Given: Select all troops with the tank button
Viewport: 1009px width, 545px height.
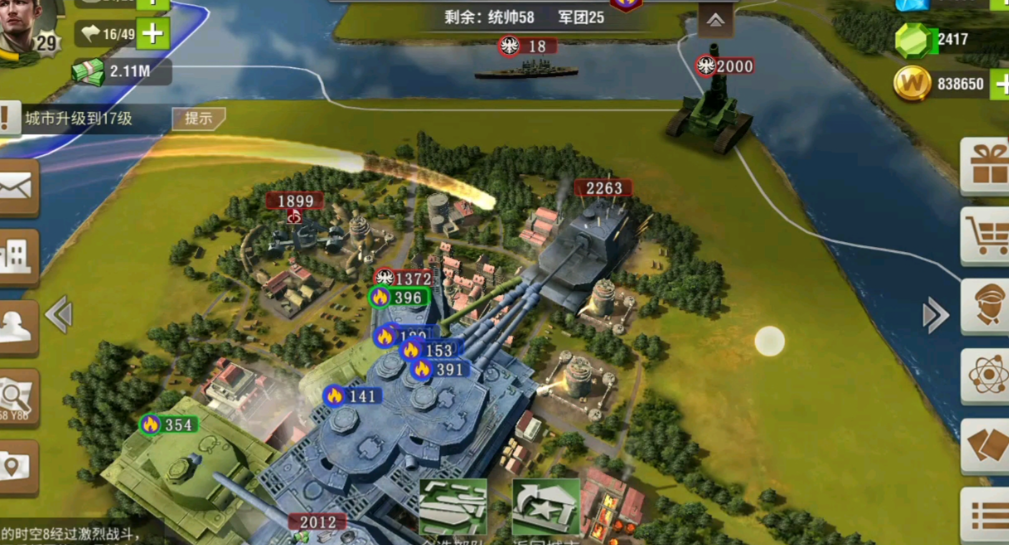Looking at the screenshot, I should [453, 508].
